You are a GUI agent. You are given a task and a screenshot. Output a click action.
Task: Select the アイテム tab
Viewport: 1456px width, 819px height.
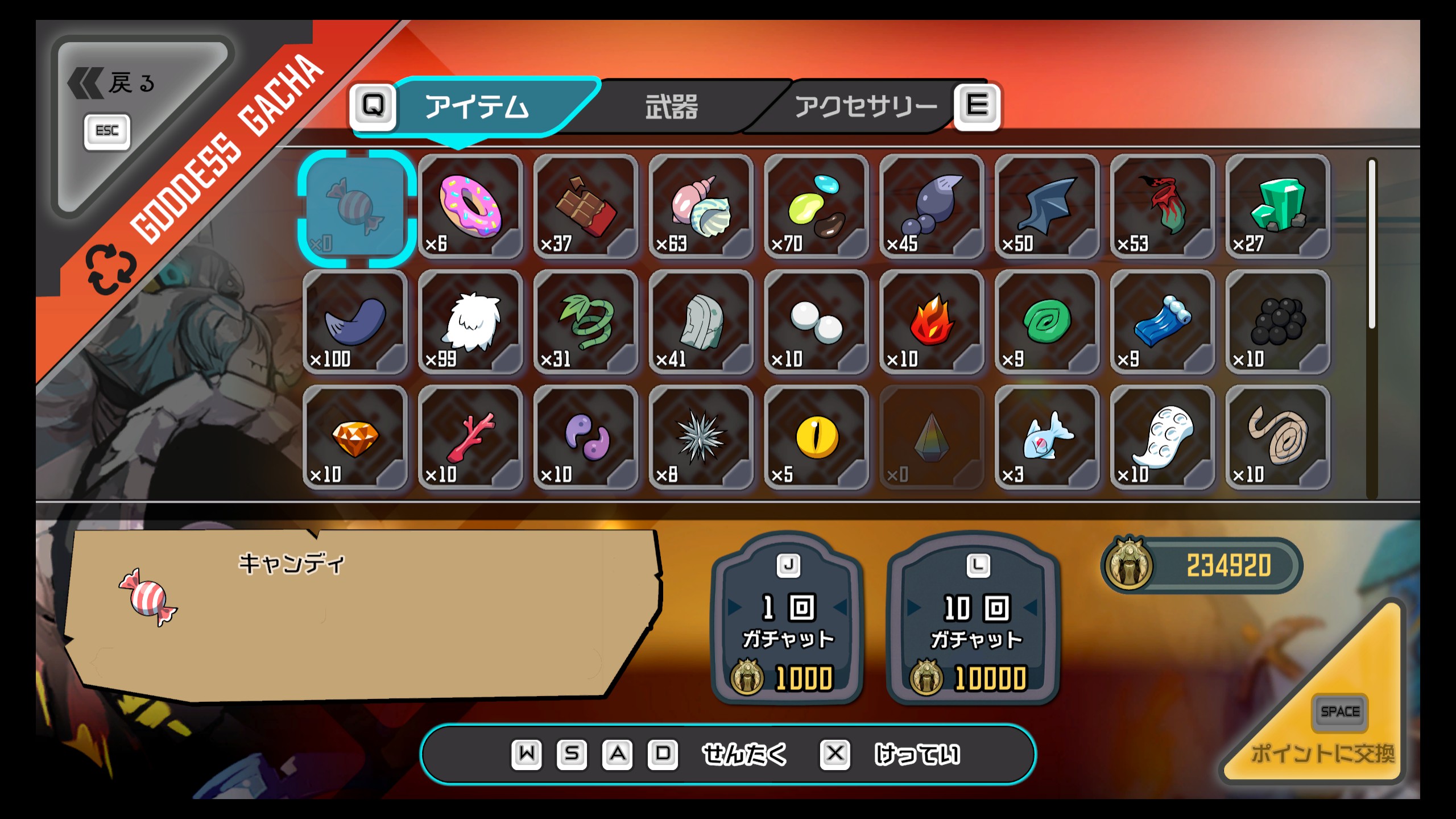pos(477,107)
